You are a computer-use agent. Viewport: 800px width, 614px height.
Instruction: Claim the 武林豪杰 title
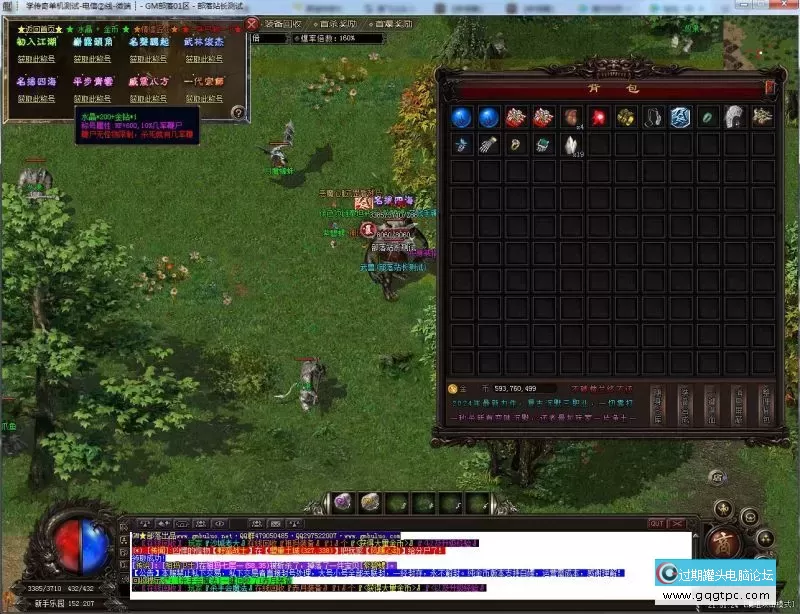(203, 58)
